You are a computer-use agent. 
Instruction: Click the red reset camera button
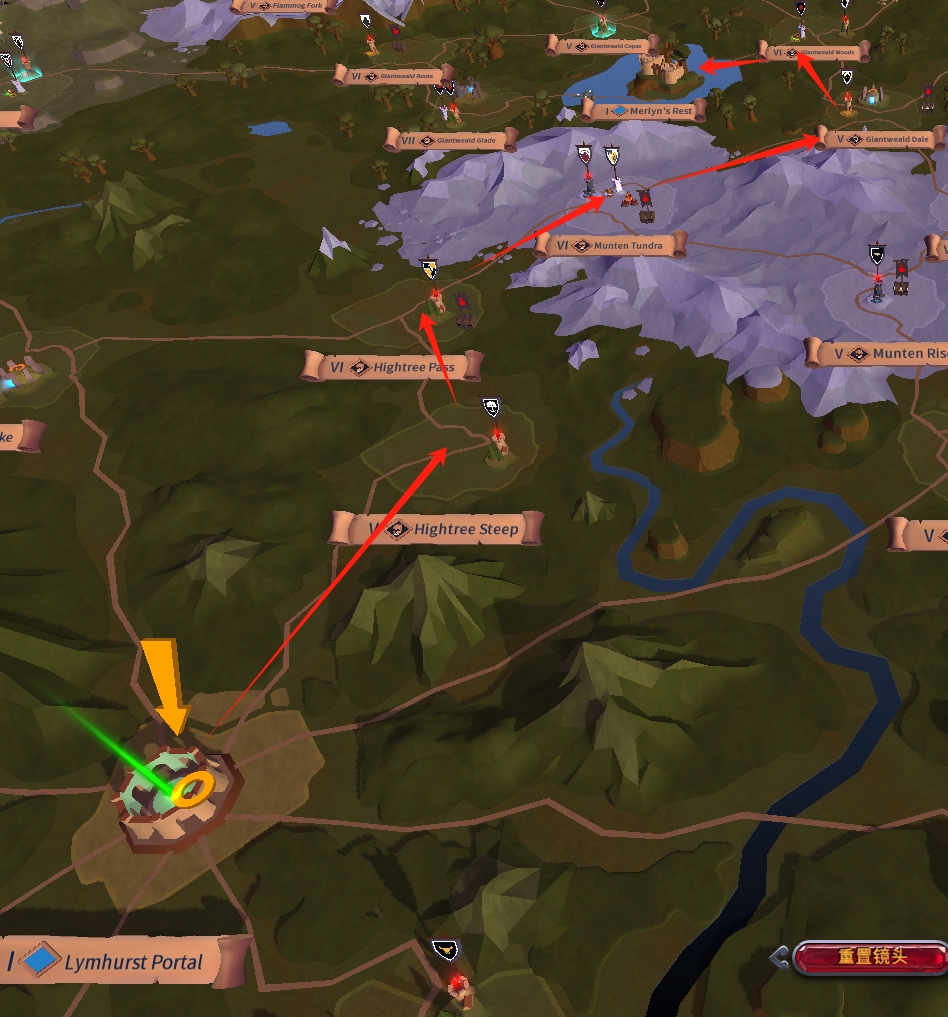coord(868,957)
